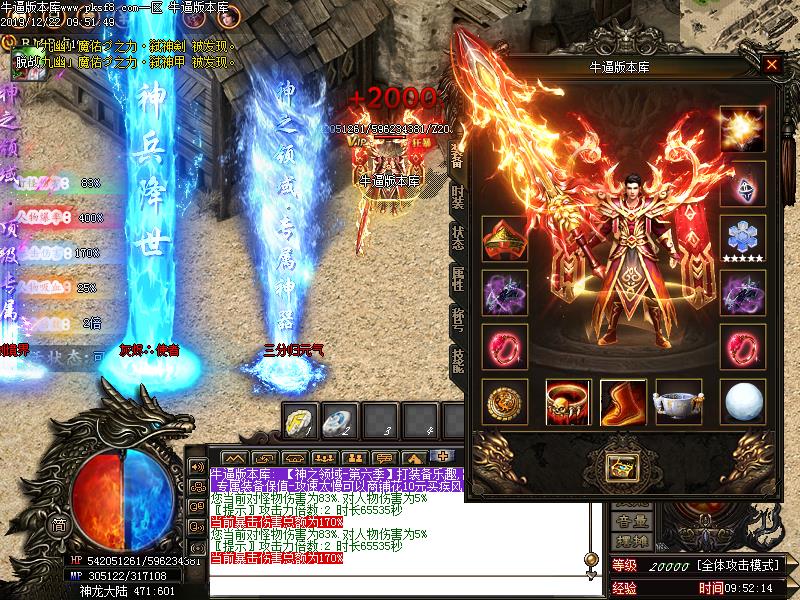
Task: Select the golden medal equipment slot
Action: pyautogui.click(x=504, y=402)
